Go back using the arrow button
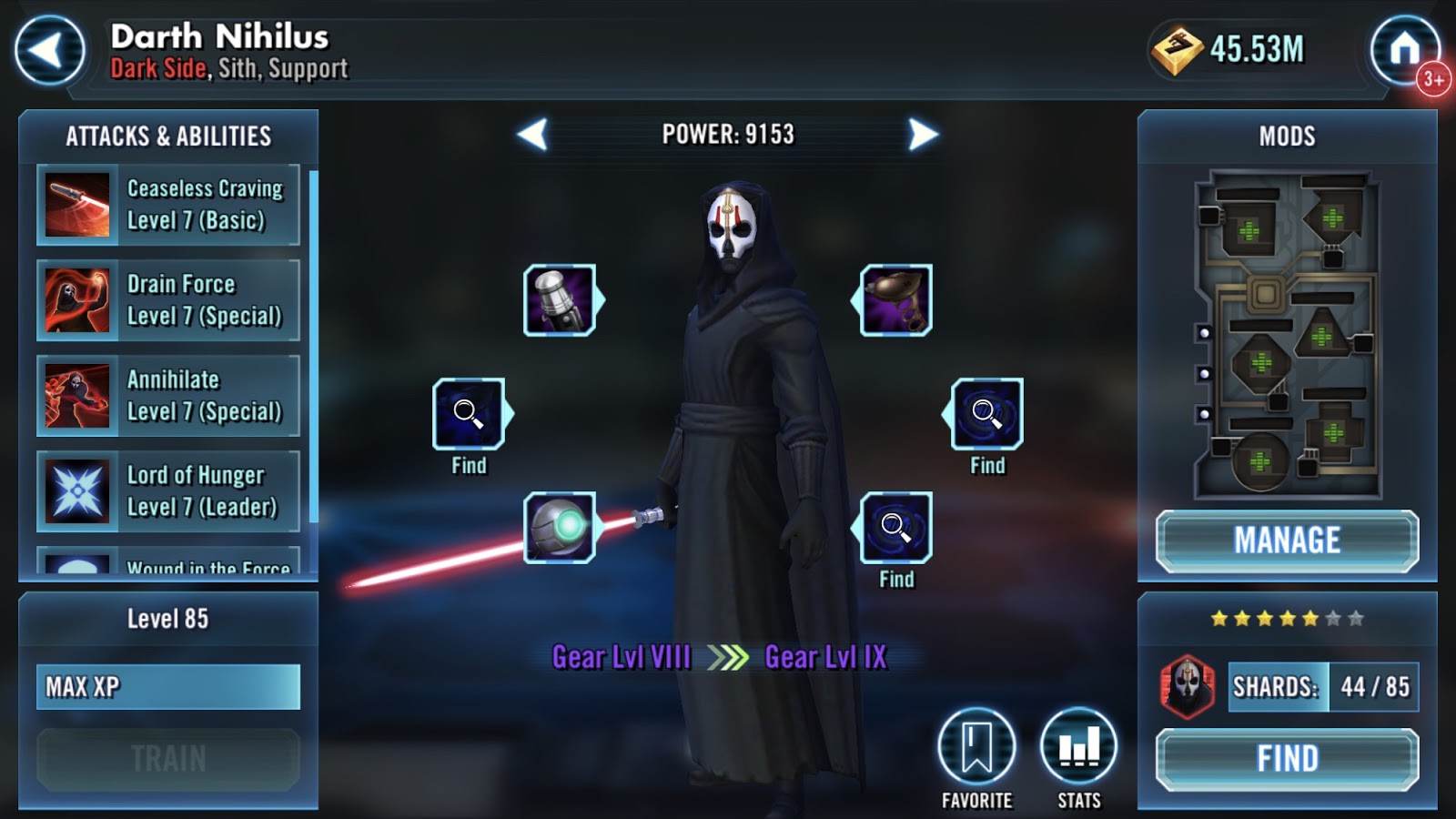 [50, 51]
